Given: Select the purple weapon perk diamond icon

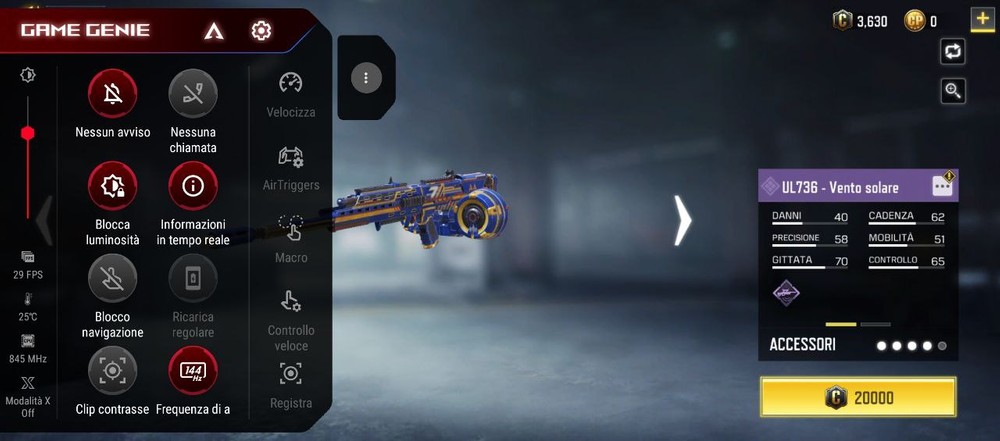Looking at the screenshot, I should pyautogui.click(x=787, y=292).
